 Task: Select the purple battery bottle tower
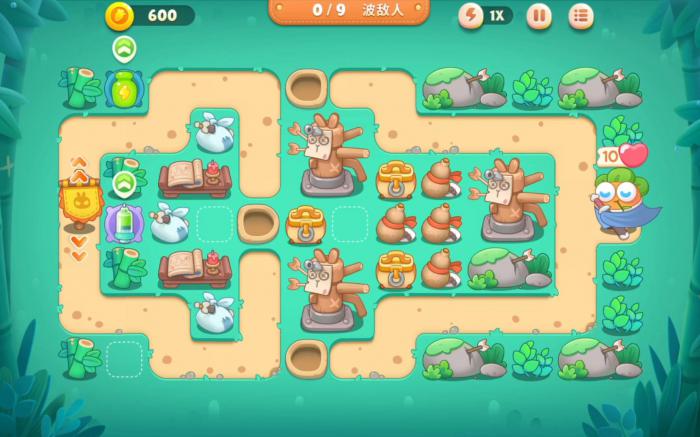point(123,223)
